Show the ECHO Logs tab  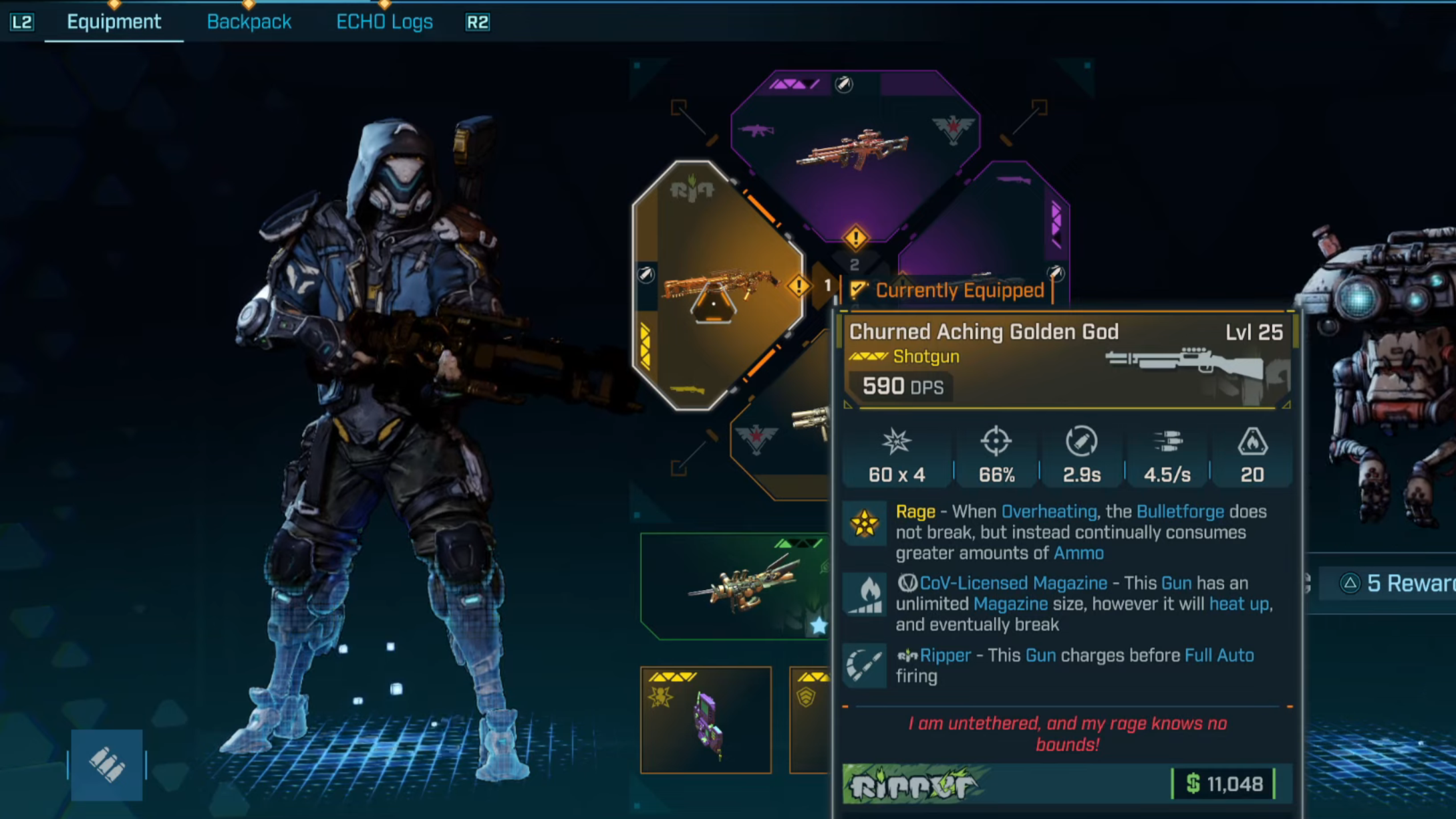pyautogui.click(x=384, y=22)
